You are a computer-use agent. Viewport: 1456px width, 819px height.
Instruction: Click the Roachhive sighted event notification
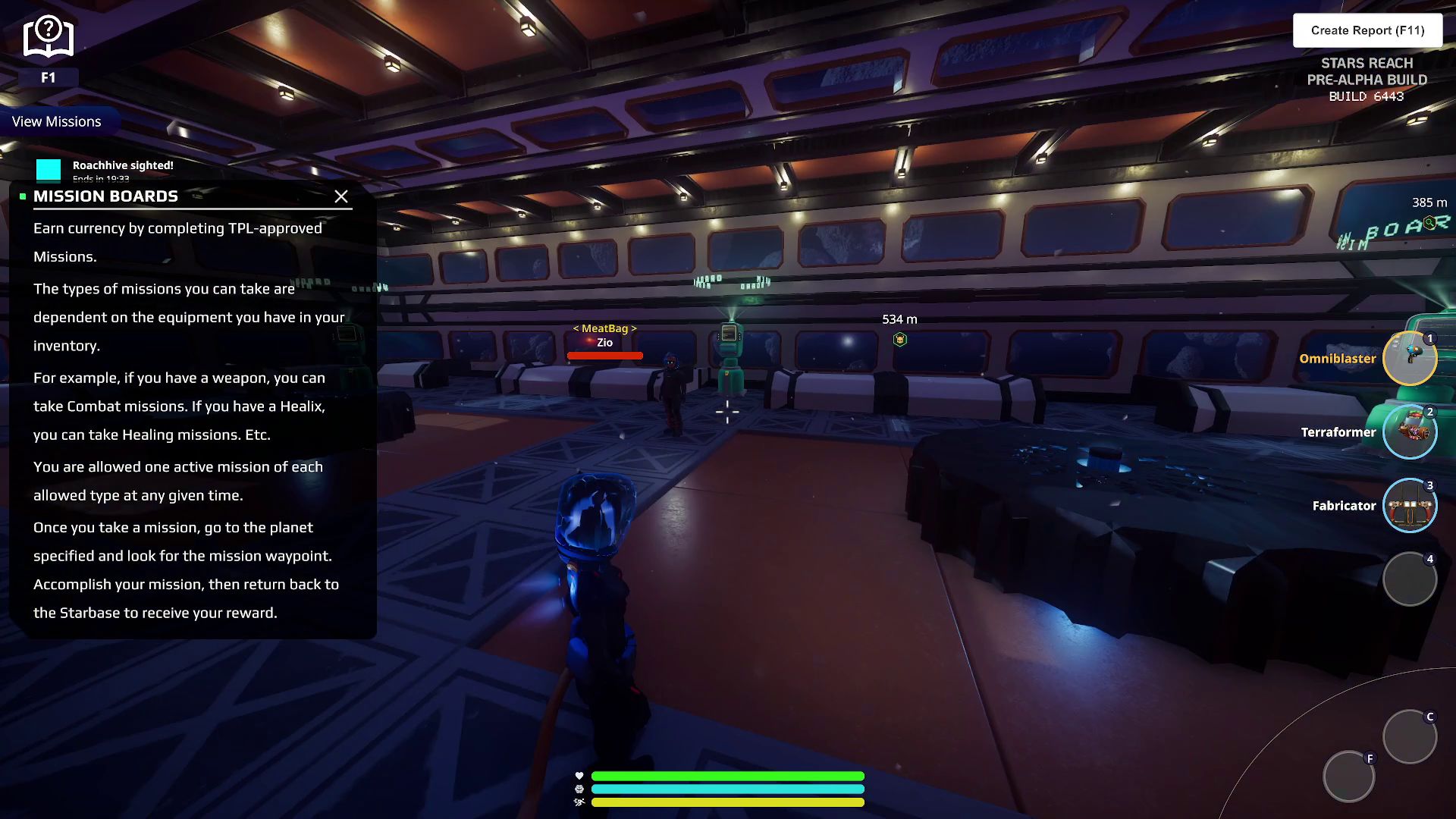click(121, 167)
